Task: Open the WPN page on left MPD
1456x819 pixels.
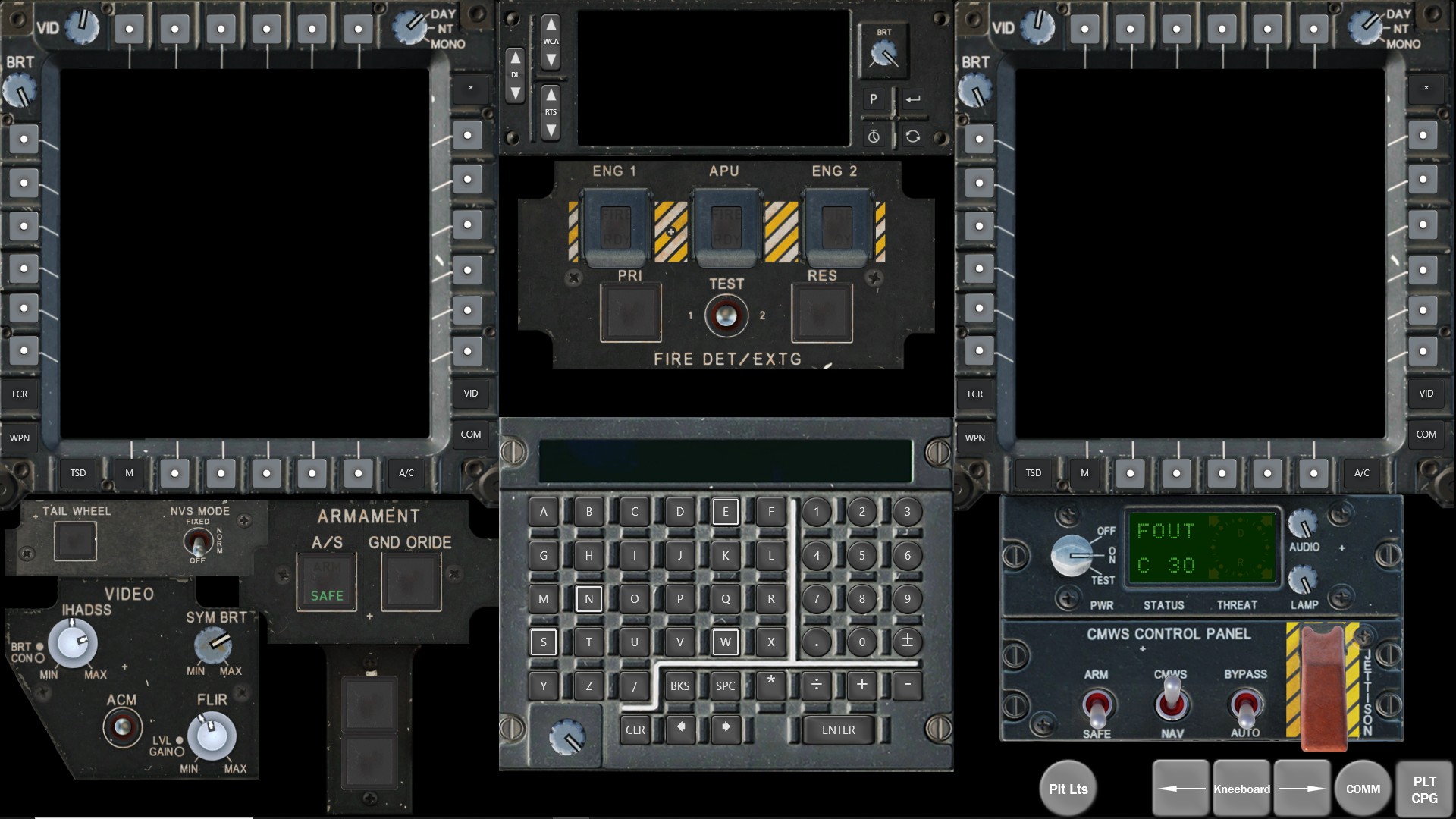Action: [19, 438]
